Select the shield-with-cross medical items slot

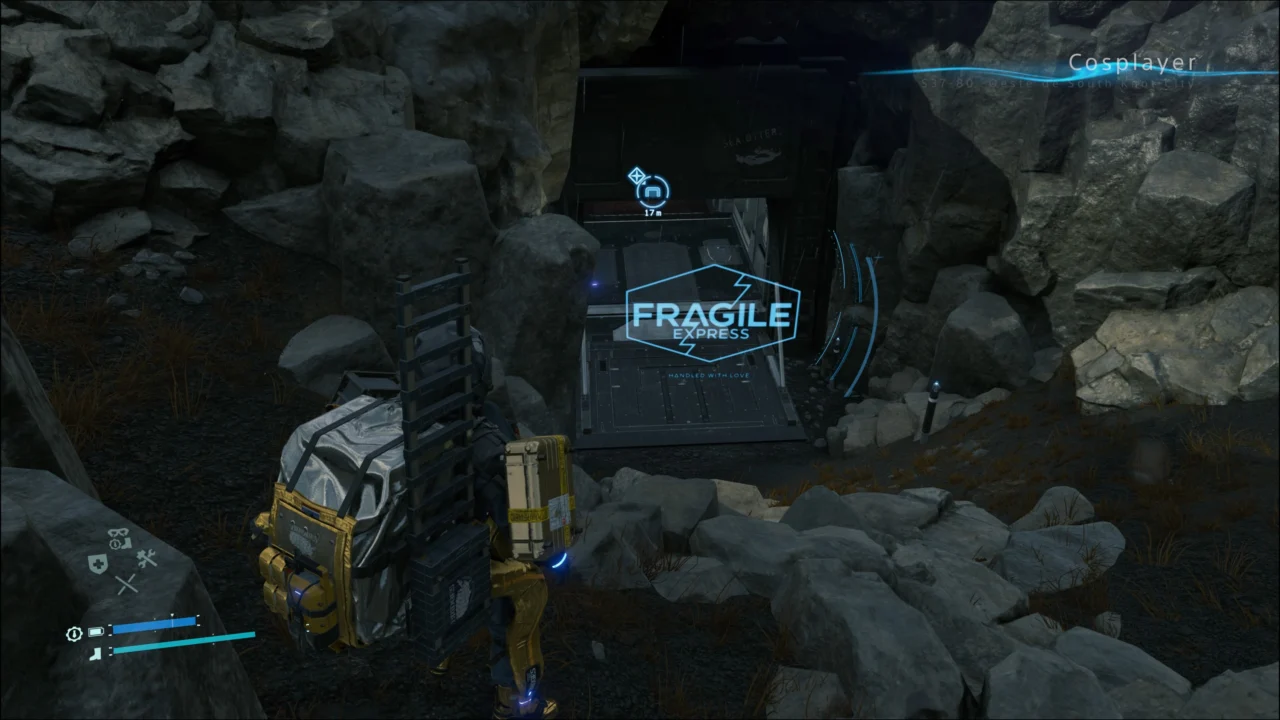pyautogui.click(x=97, y=564)
